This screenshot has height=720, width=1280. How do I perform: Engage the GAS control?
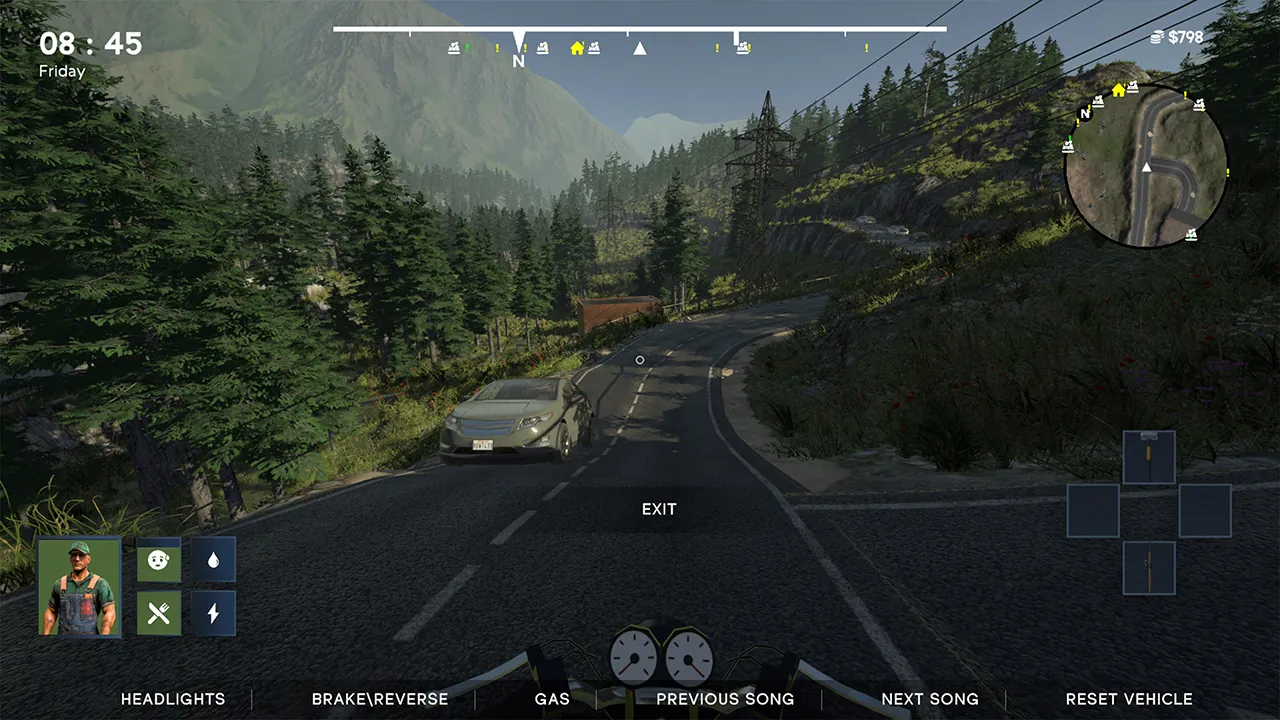551,699
